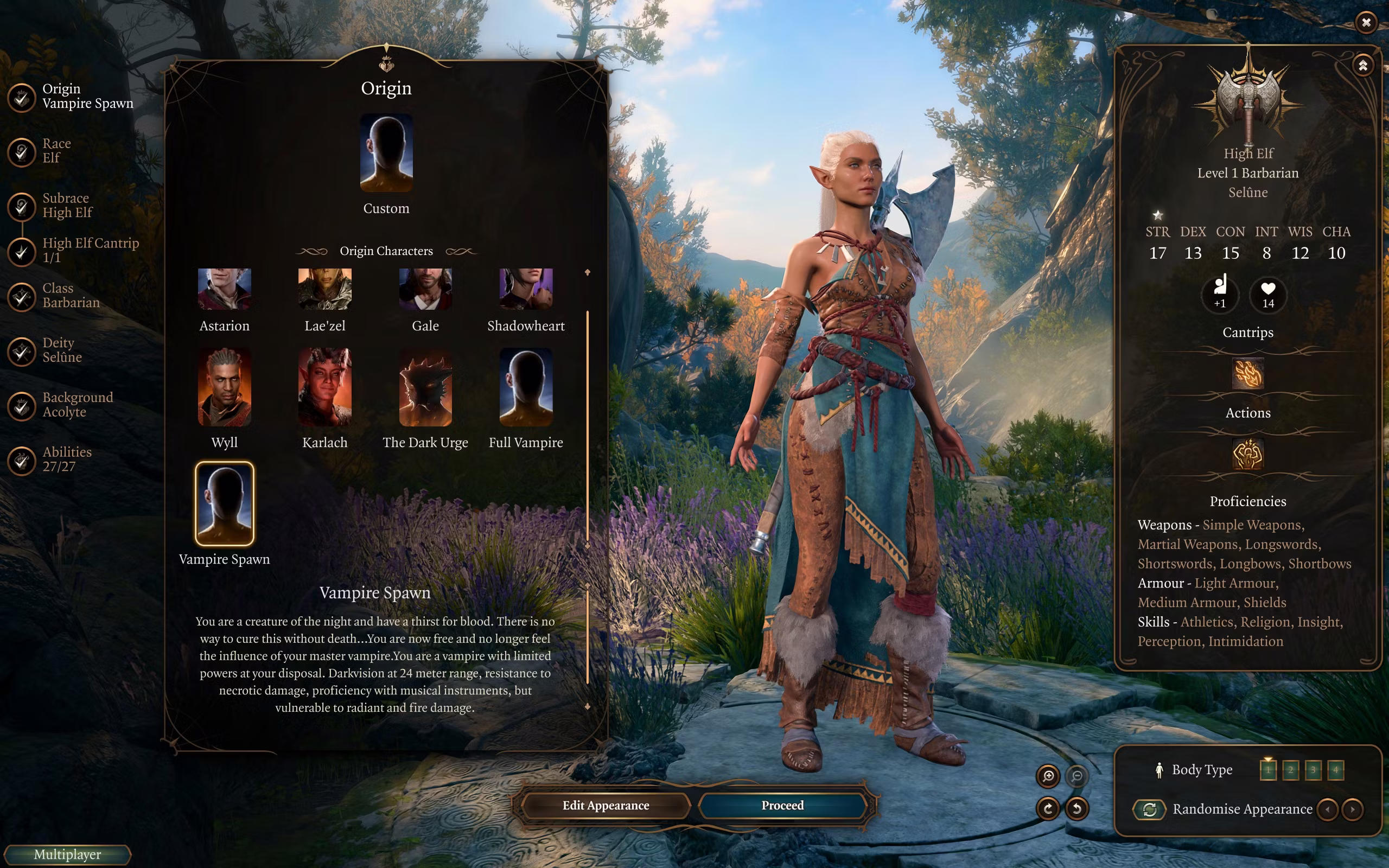1389x868 pixels.
Task: Open the Deity Selûne step
Action: (x=62, y=350)
